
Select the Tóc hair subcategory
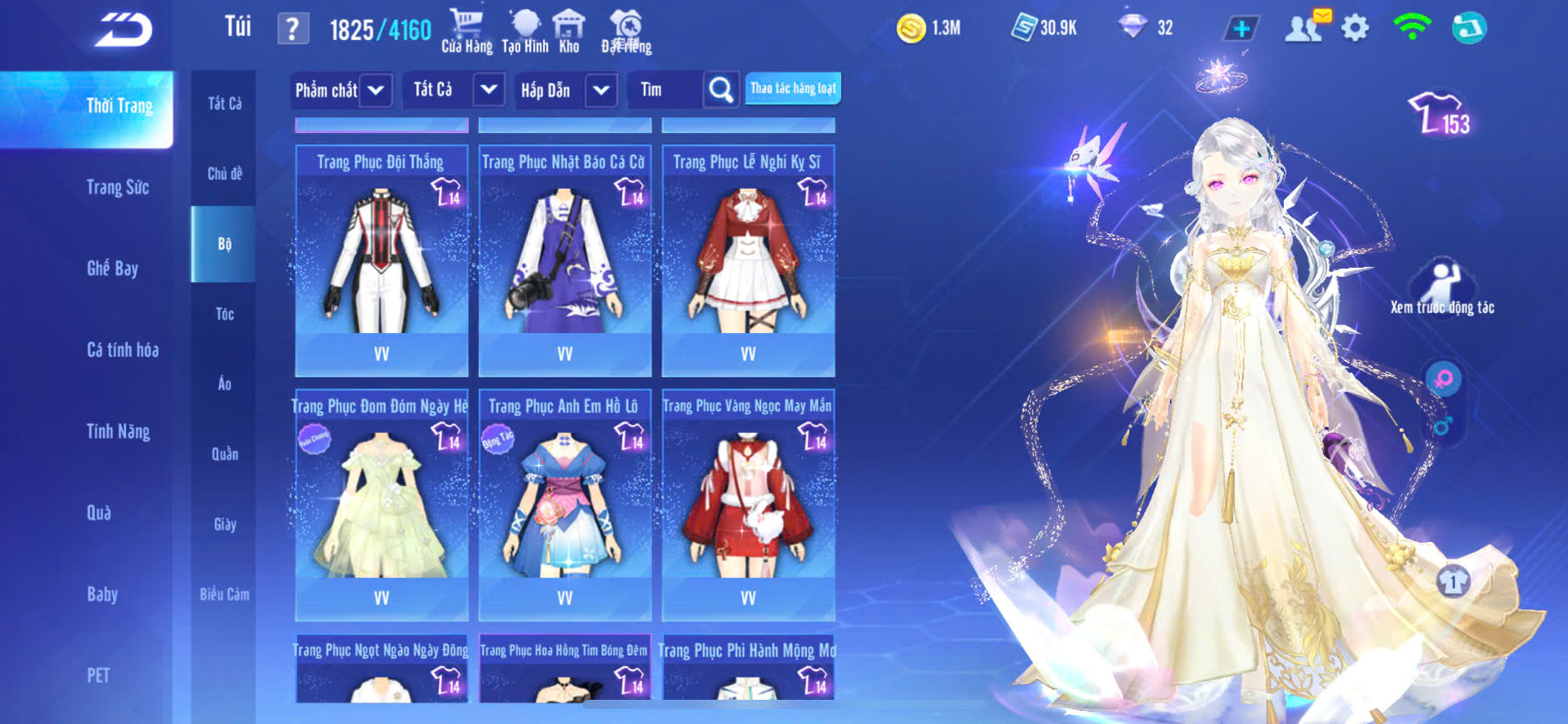coord(225,314)
